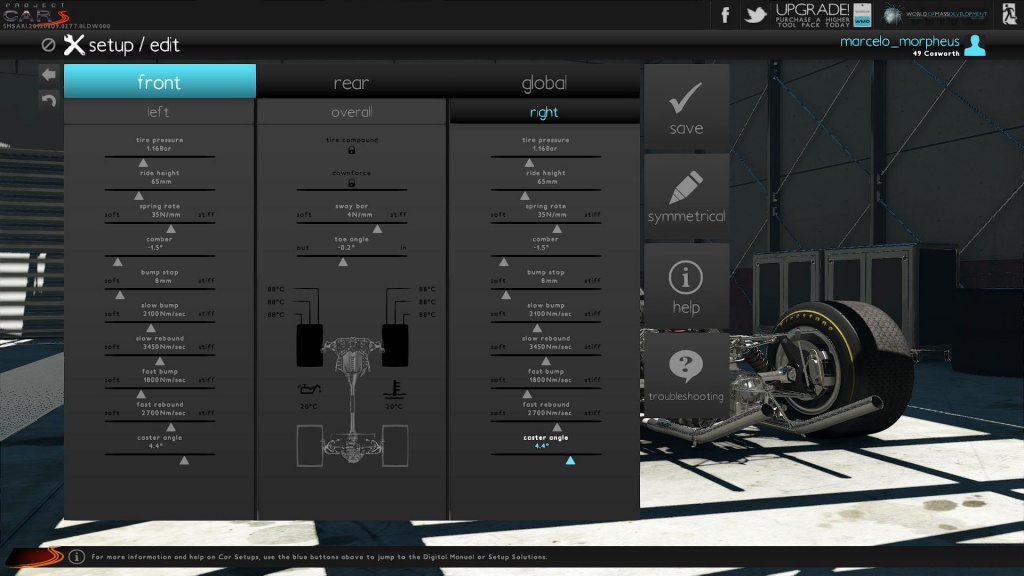Toggle the symmetrical setup option
This screenshot has width=1024, height=576.
686,197
